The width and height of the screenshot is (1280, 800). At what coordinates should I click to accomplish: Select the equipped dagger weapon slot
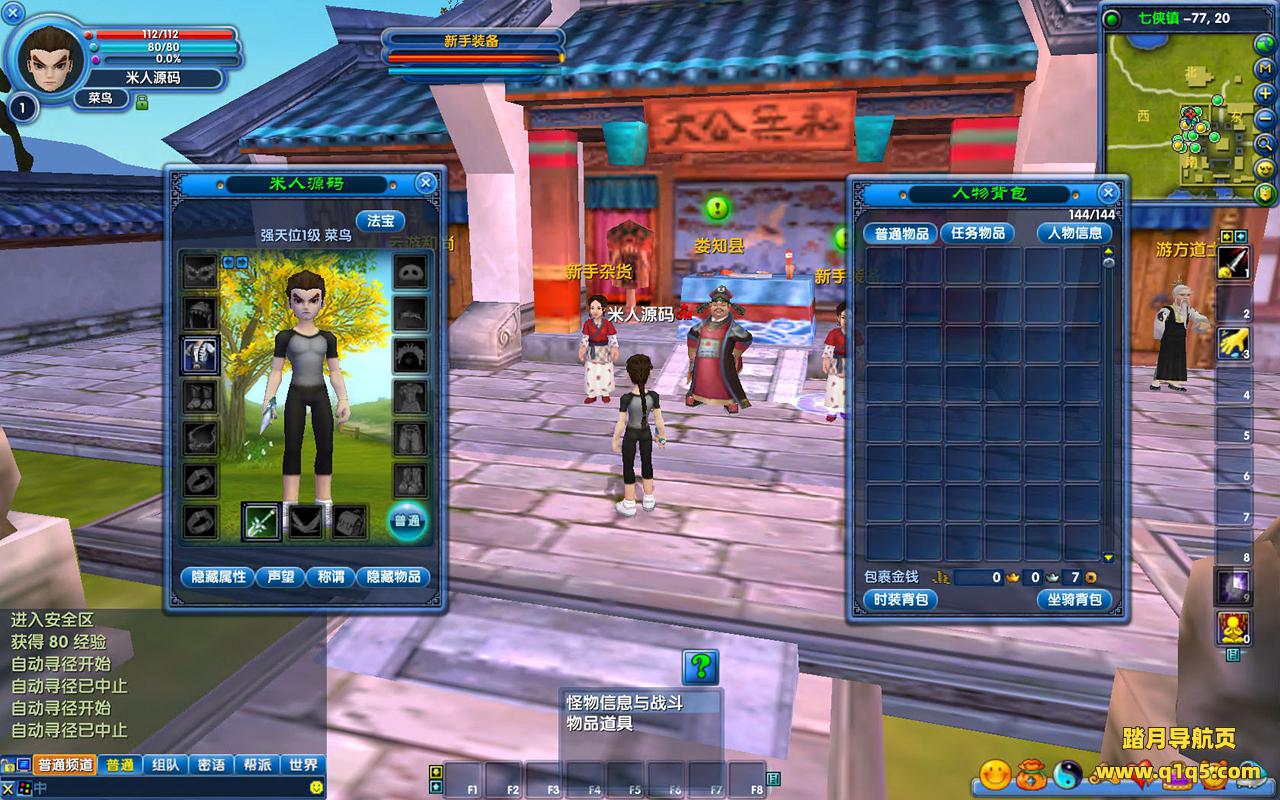260,521
